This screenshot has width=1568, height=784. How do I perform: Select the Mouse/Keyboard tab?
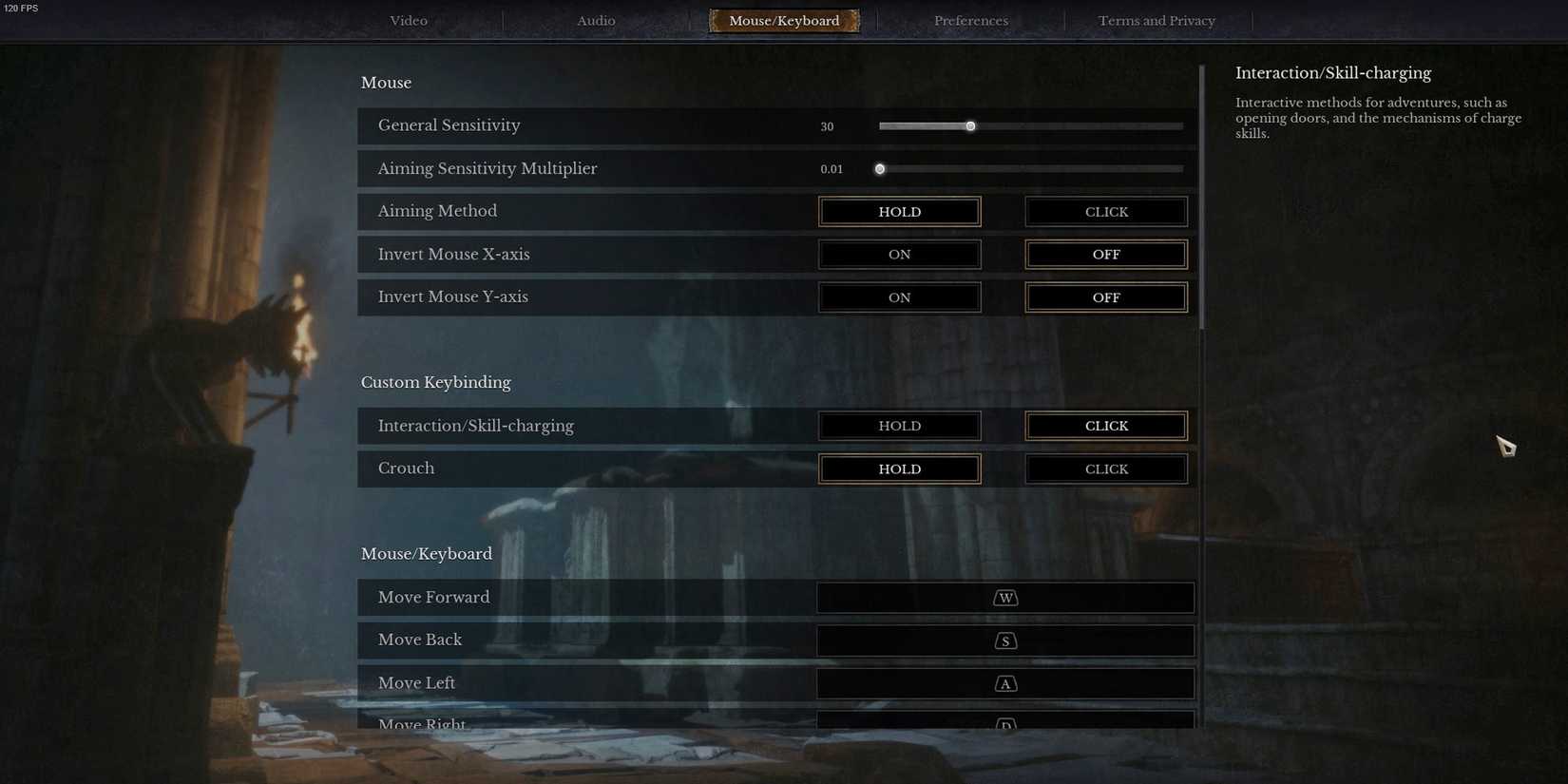pyautogui.click(x=783, y=20)
